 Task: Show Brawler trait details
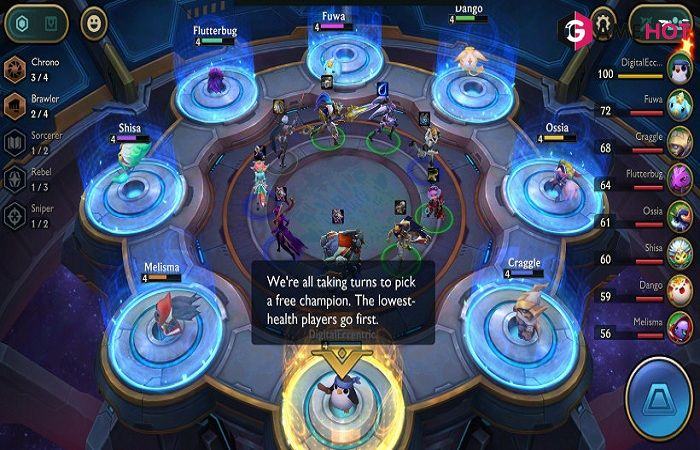point(16,105)
